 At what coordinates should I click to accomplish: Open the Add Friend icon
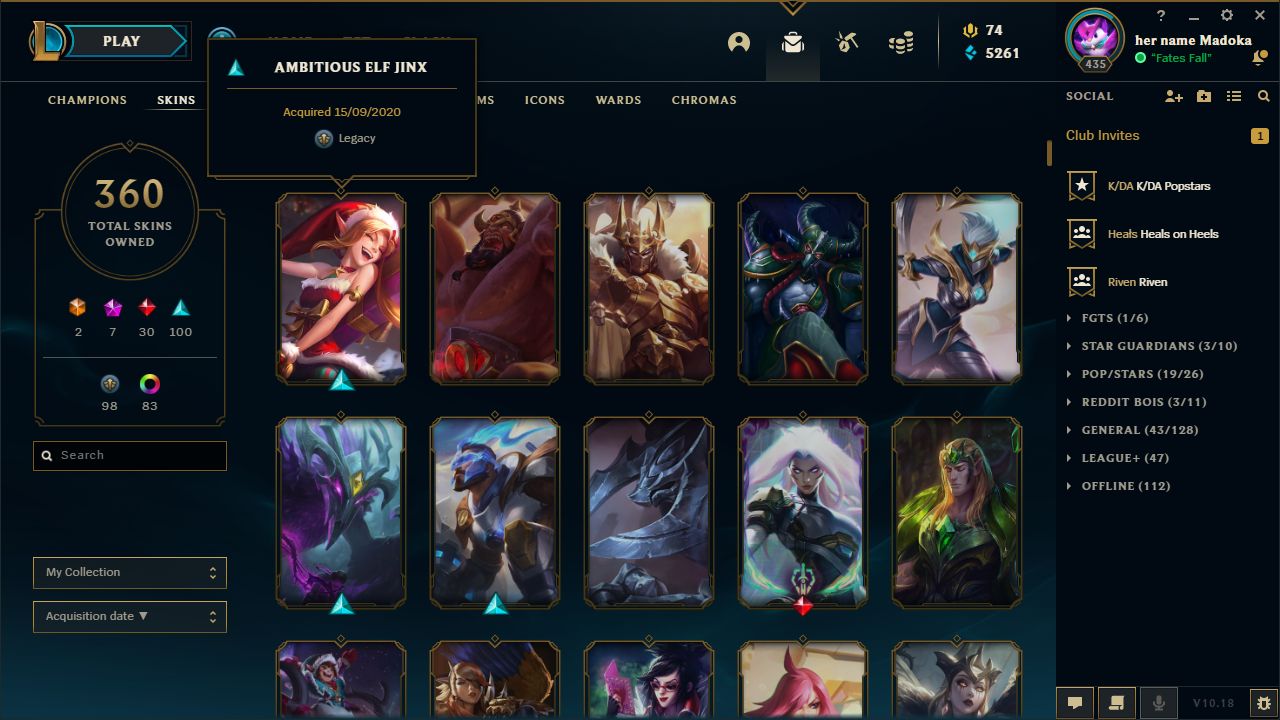[x=1174, y=96]
